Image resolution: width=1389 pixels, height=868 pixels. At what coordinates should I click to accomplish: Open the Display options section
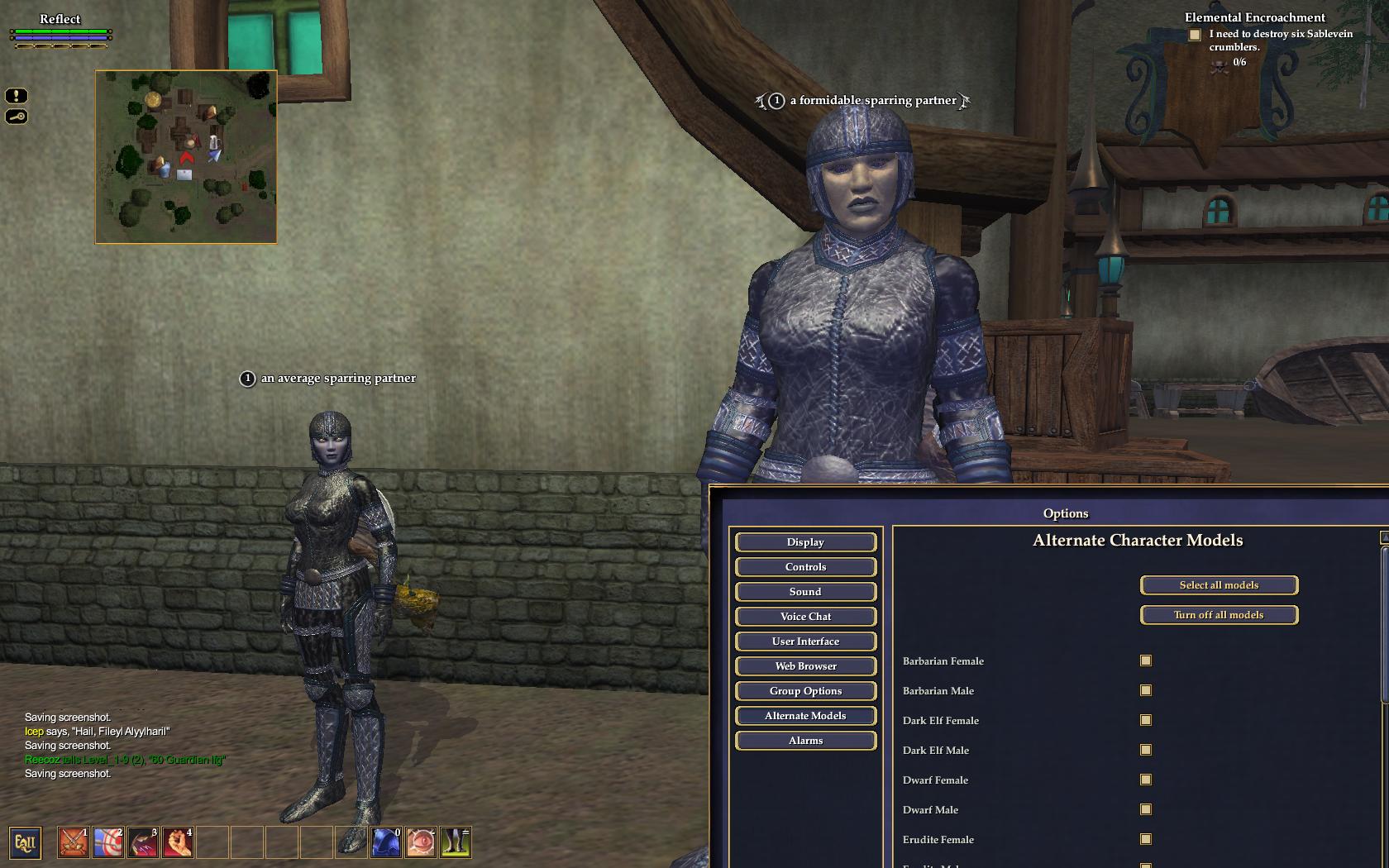click(x=805, y=542)
